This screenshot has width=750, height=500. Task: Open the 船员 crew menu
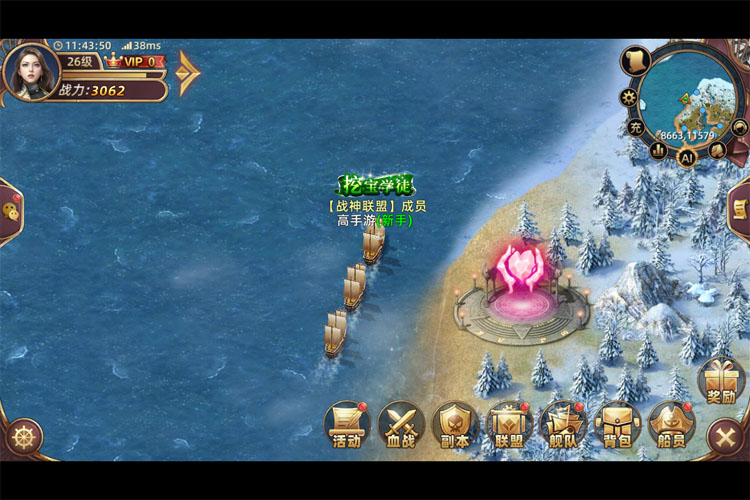point(671,425)
